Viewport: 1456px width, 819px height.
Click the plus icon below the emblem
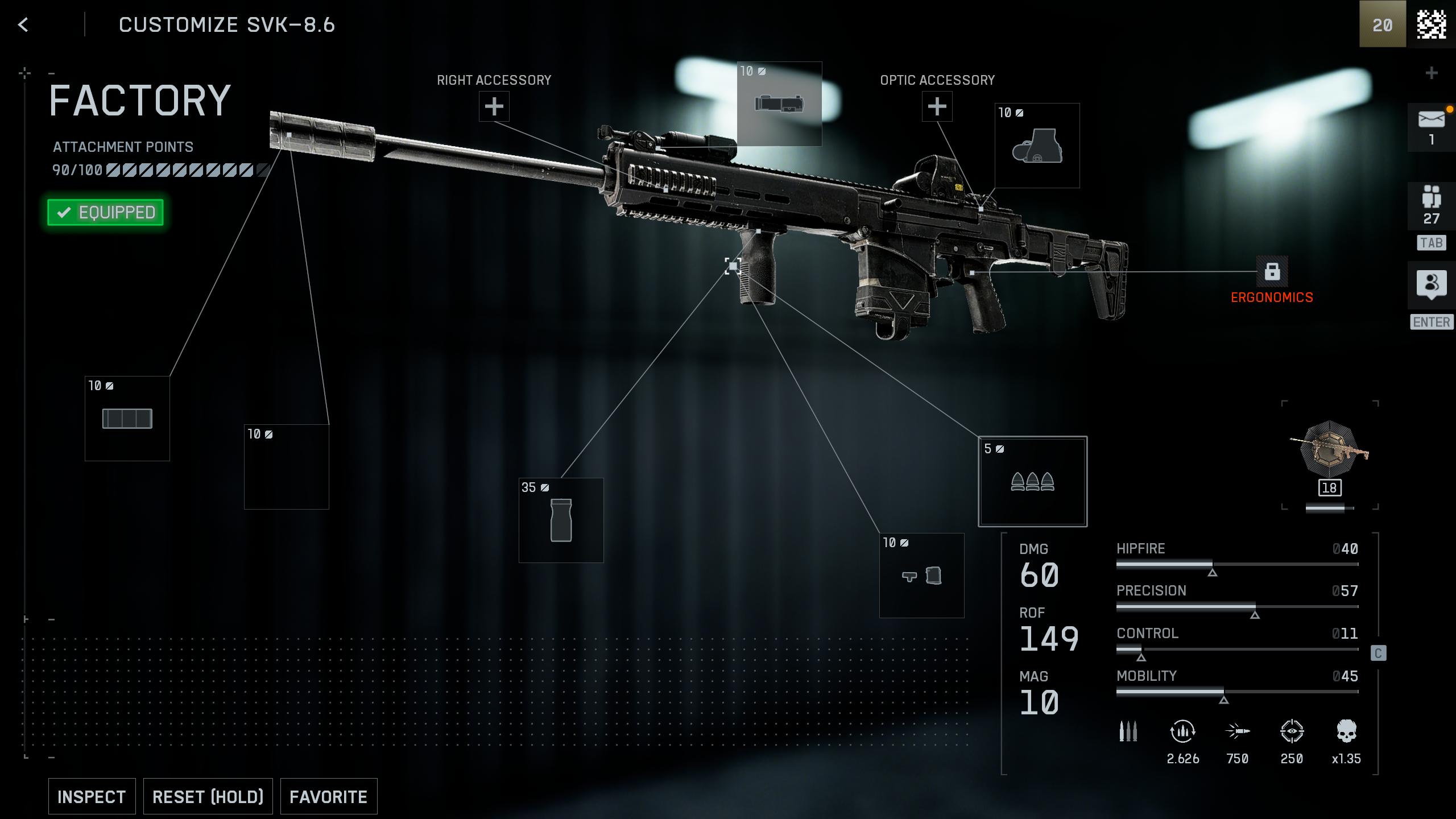pyautogui.click(x=1432, y=73)
